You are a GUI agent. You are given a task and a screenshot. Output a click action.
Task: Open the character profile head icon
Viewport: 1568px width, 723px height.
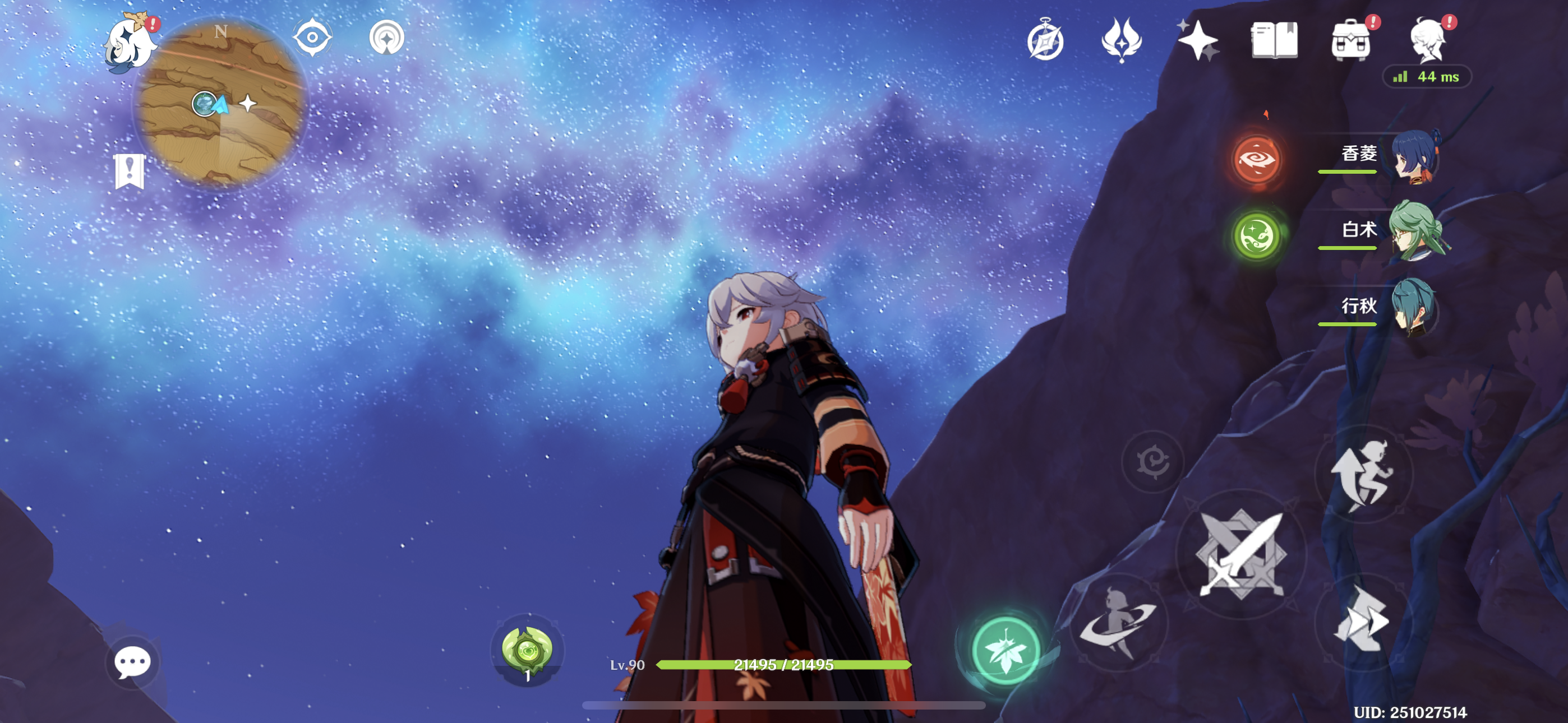1427,40
